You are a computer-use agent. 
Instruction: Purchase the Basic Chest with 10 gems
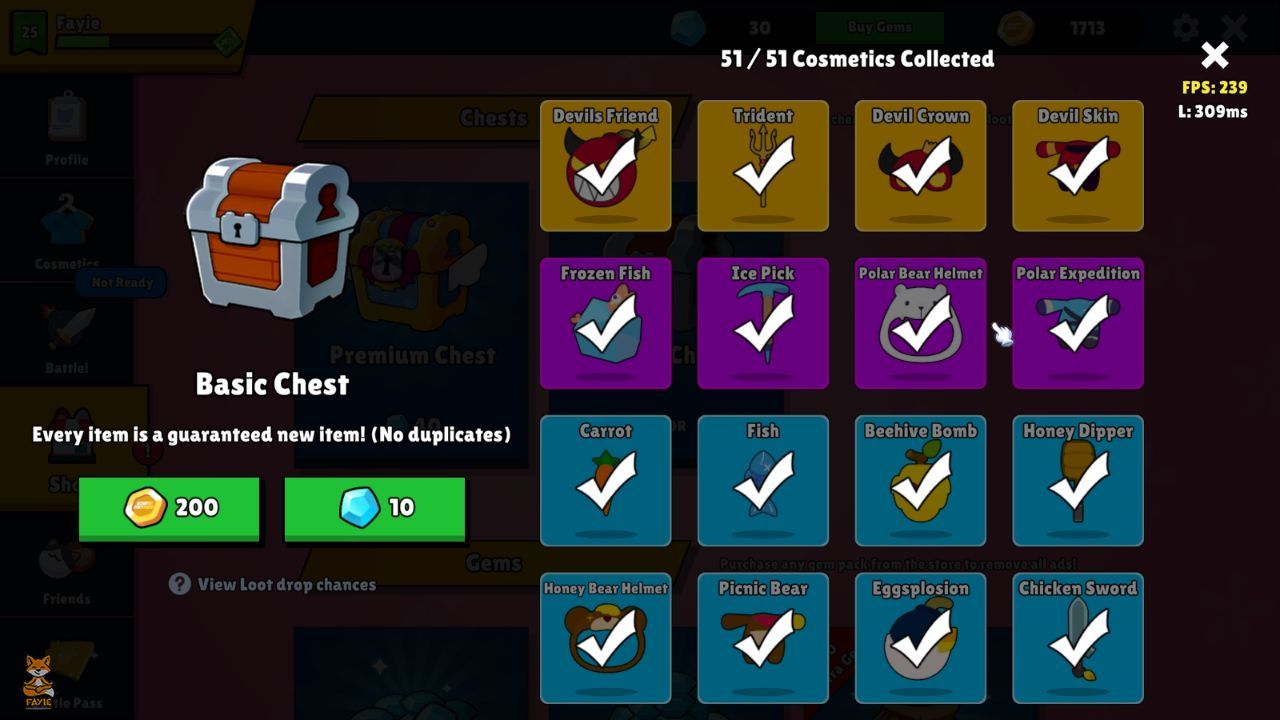tap(374, 507)
